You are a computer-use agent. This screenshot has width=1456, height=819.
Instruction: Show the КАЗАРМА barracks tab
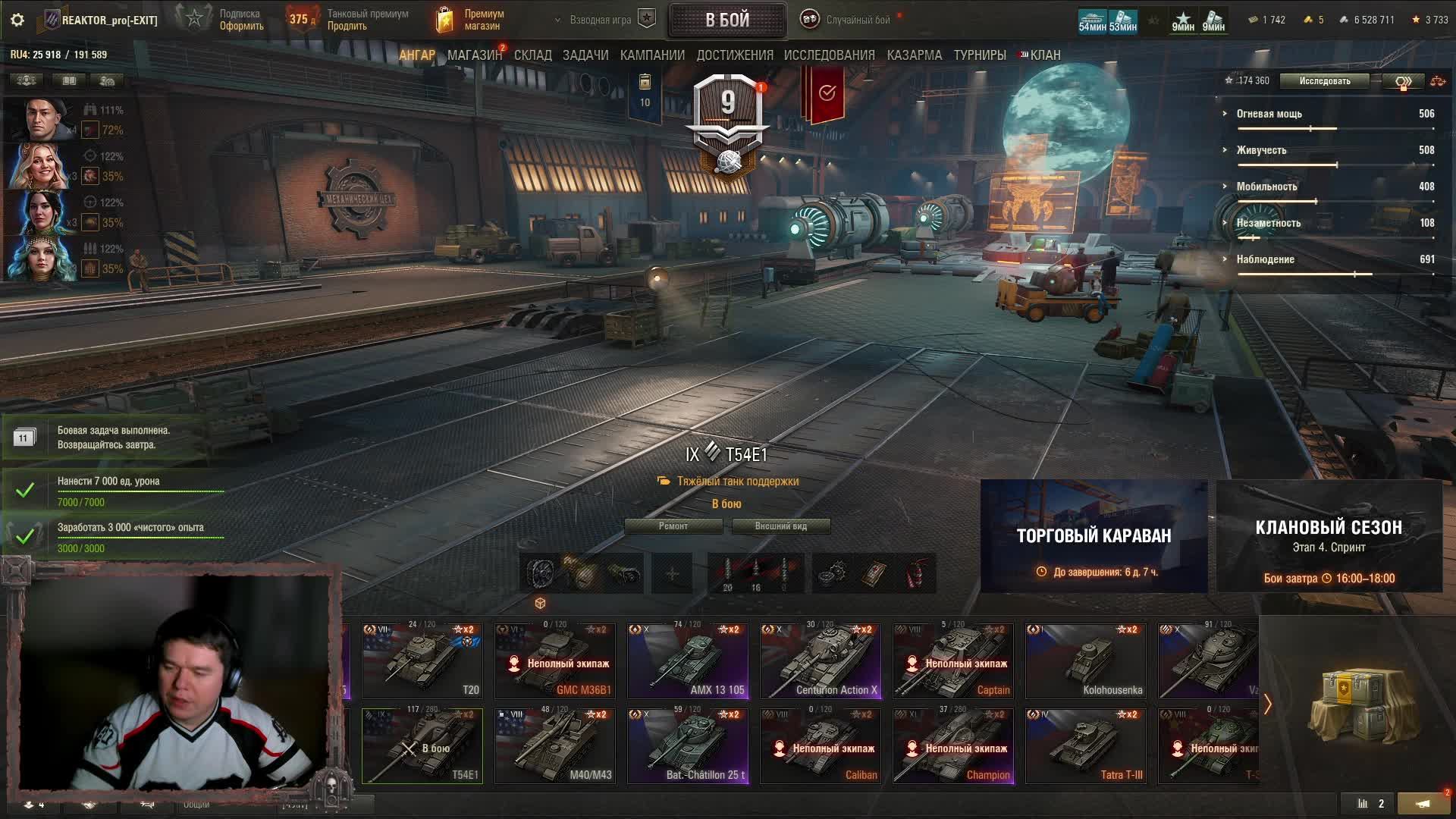(914, 55)
